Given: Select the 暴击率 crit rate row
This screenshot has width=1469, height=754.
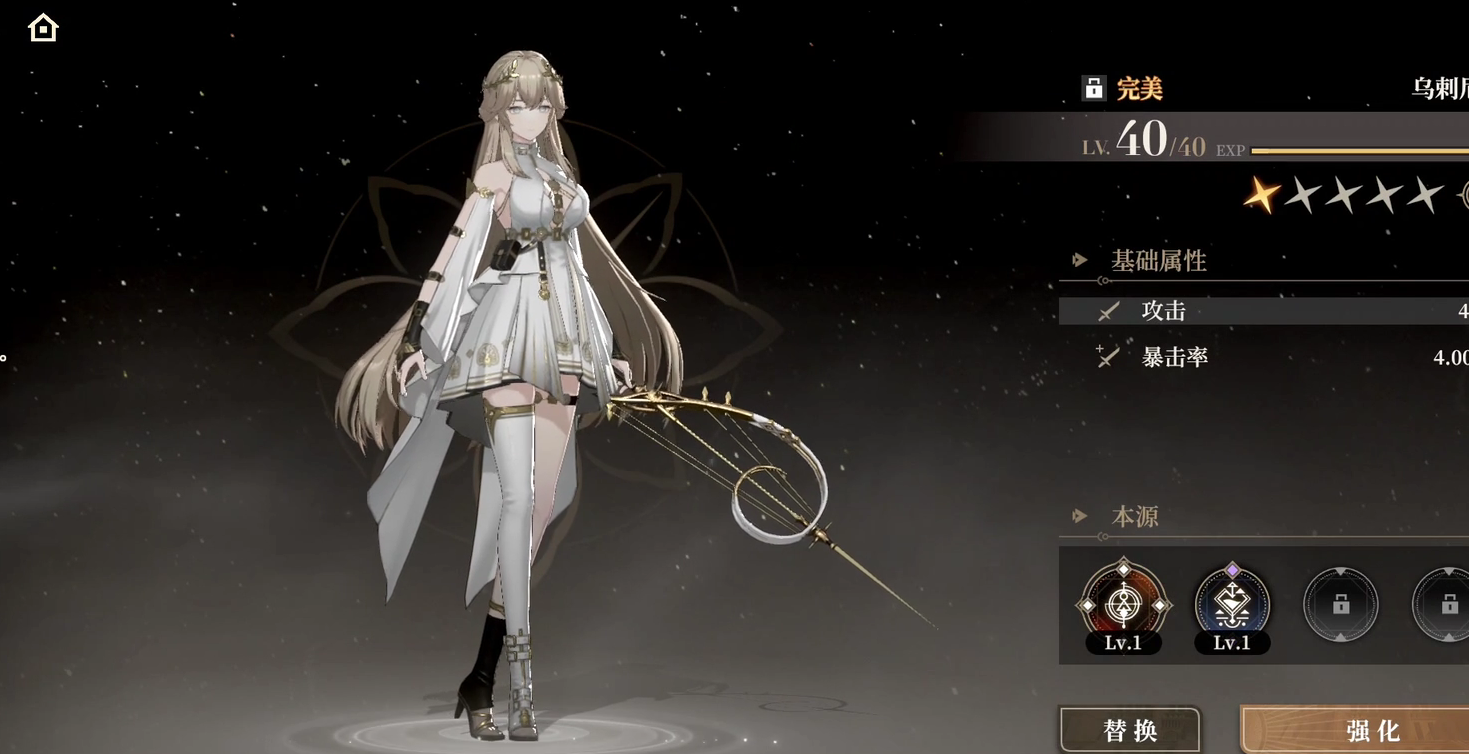Looking at the screenshot, I should pyautogui.click(x=1263, y=357).
